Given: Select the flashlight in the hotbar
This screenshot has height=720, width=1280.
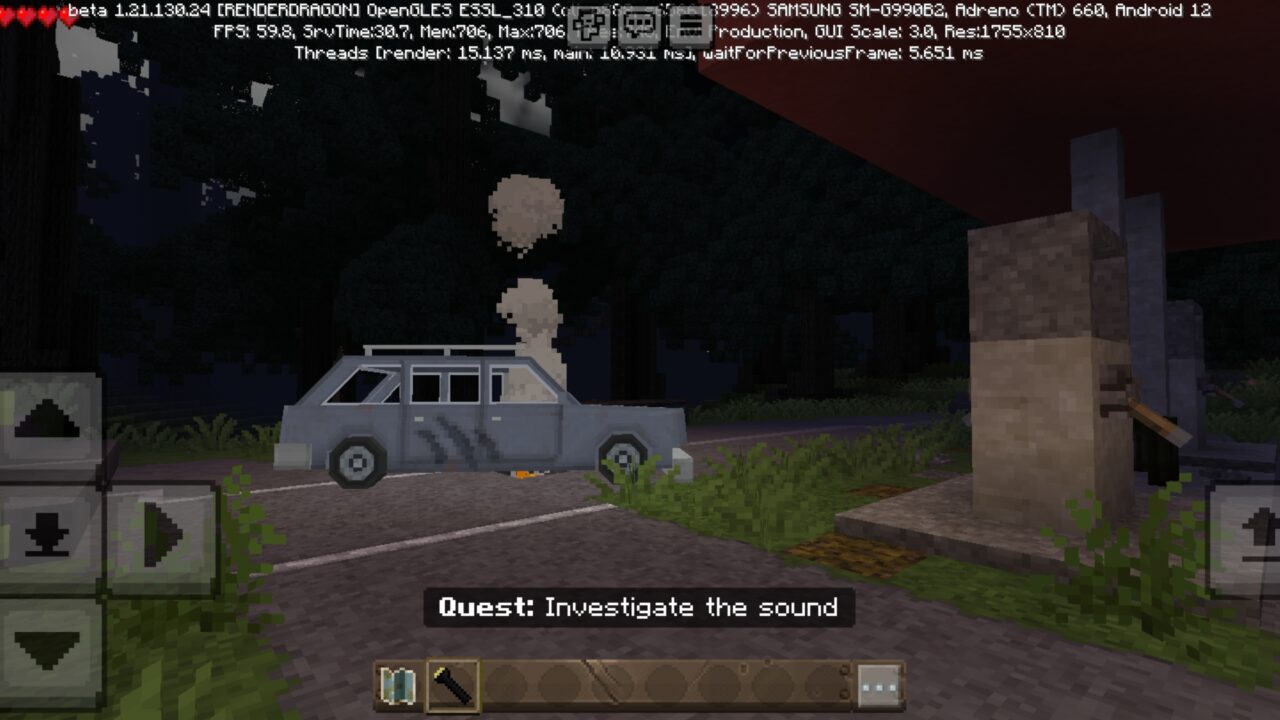Looking at the screenshot, I should pyautogui.click(x=450, y=685).
